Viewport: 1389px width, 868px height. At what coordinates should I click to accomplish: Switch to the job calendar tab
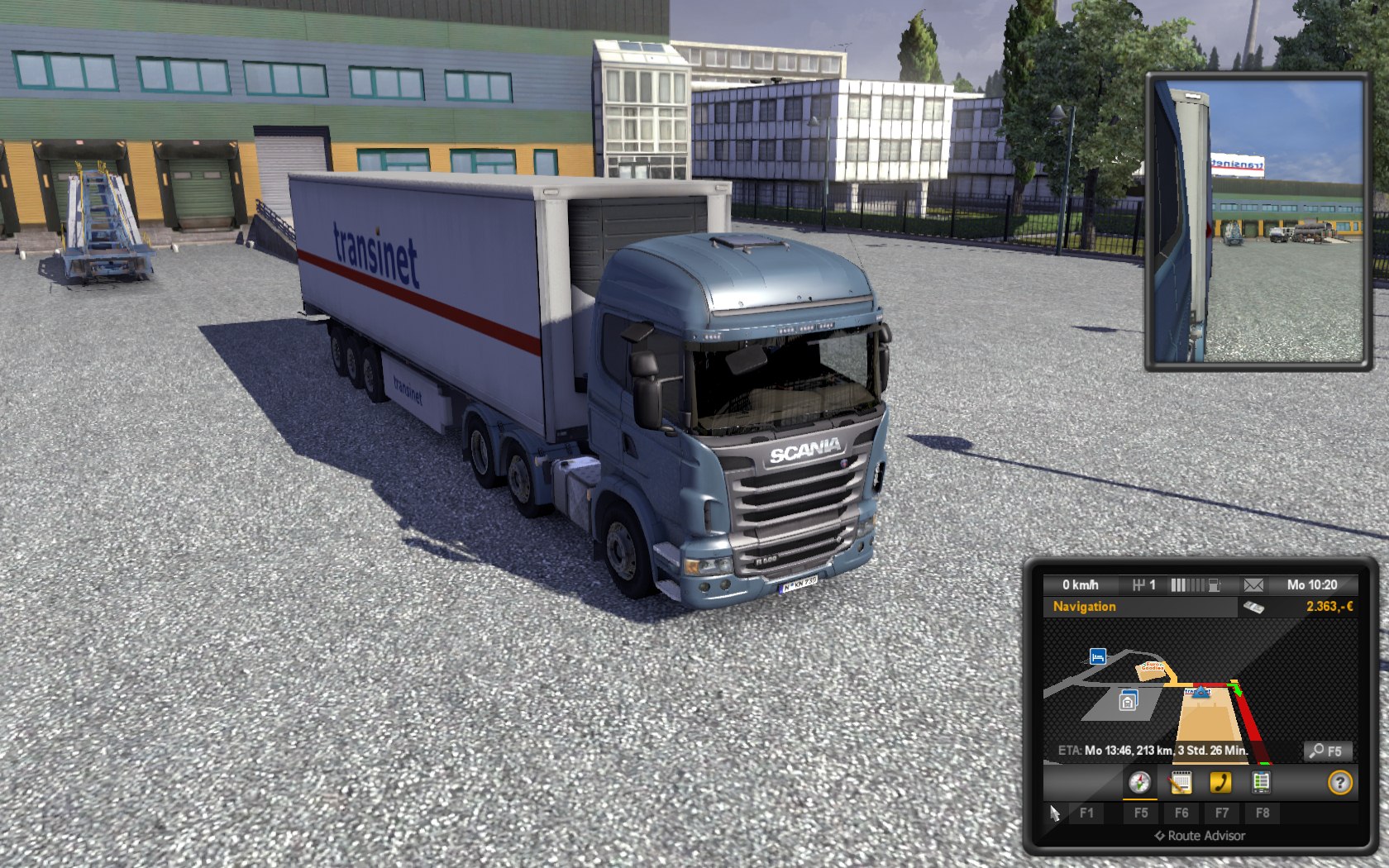click(1181, 782)
